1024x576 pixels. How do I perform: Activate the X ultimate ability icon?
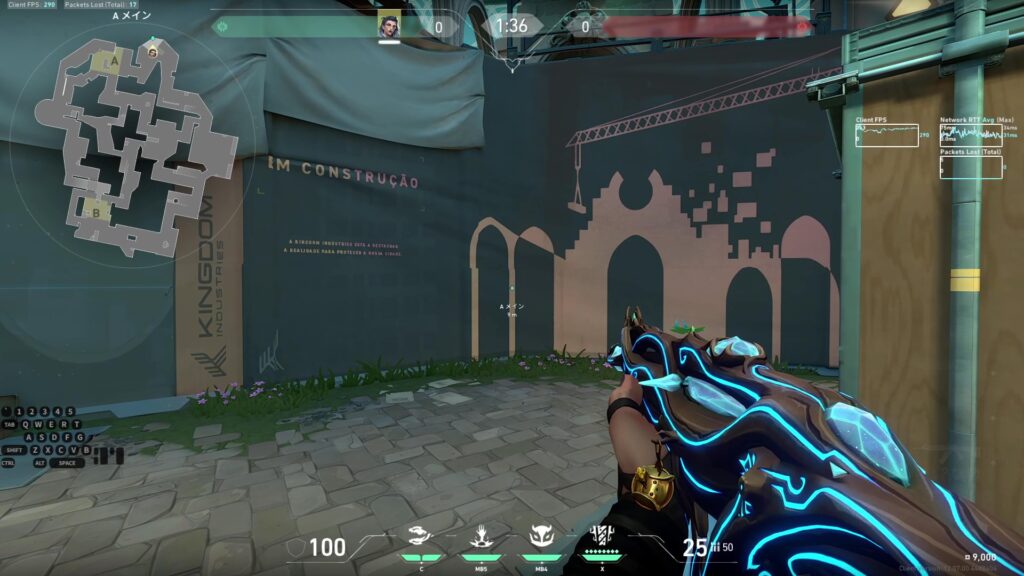point(602,535)
